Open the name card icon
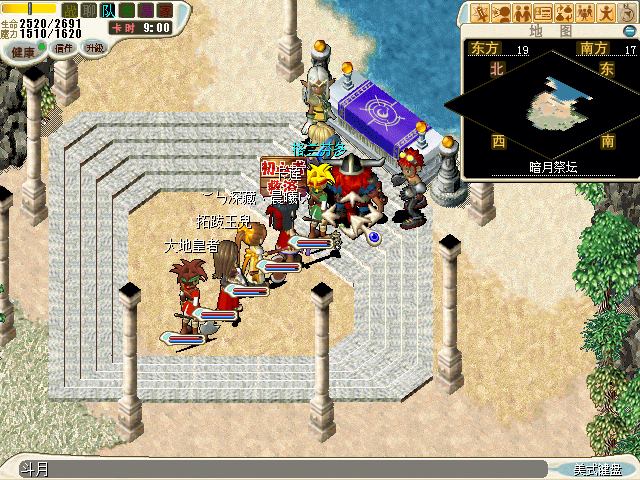 pos(543,13)
